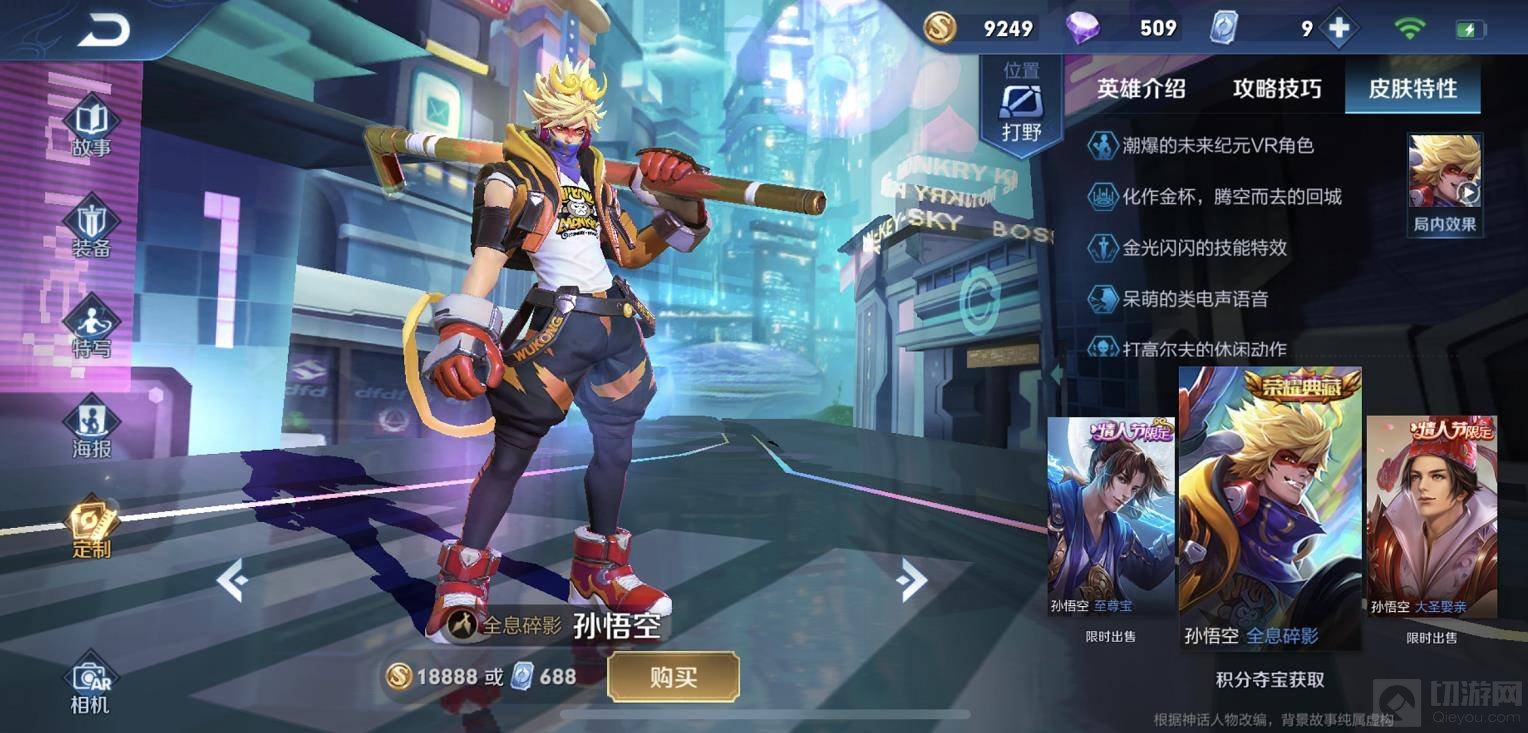Play the 局内效果 in-game effect preview
This screenshot has height=733, width=1528.
(x=1444, y=185)
